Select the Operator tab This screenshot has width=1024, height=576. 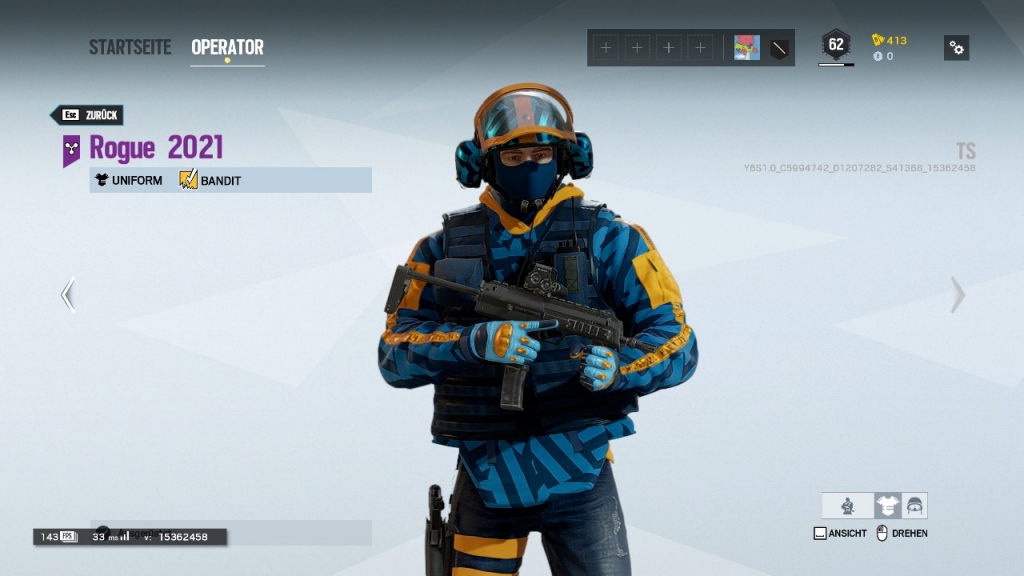[x=227, y=47]
